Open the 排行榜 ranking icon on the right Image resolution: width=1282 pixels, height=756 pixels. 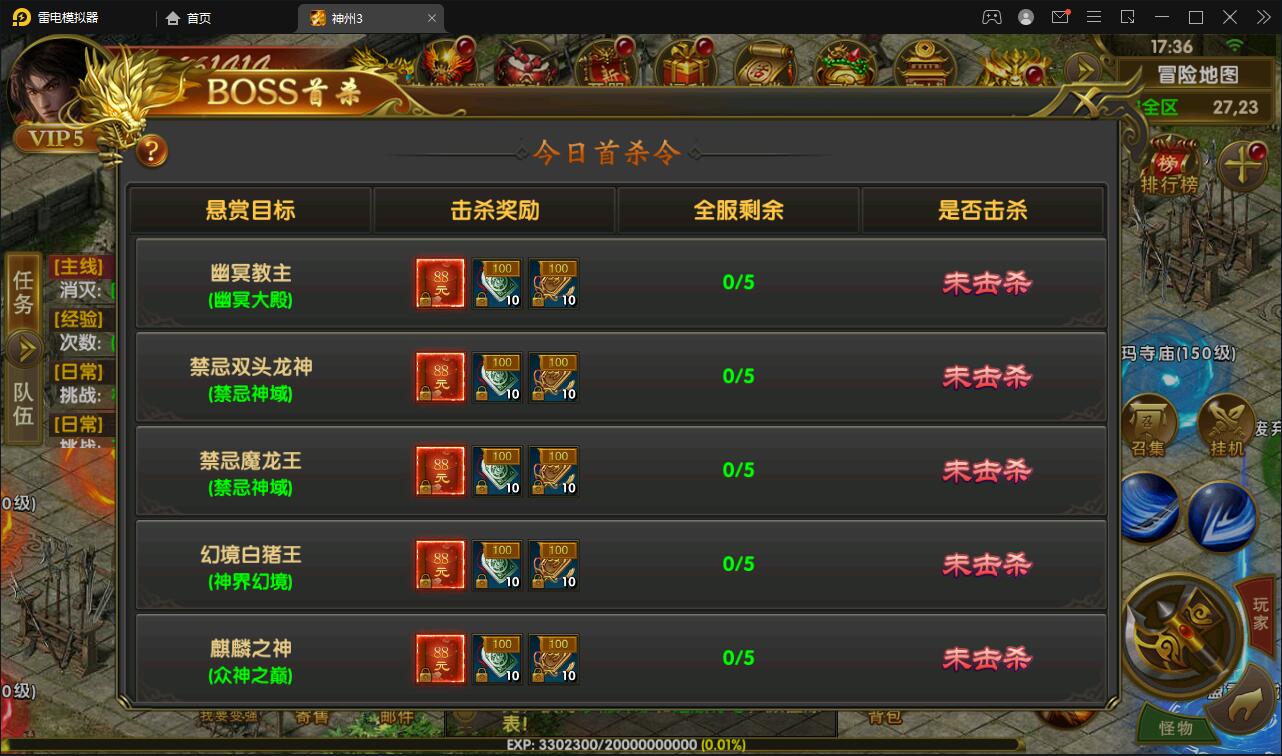click(1170, 165)
